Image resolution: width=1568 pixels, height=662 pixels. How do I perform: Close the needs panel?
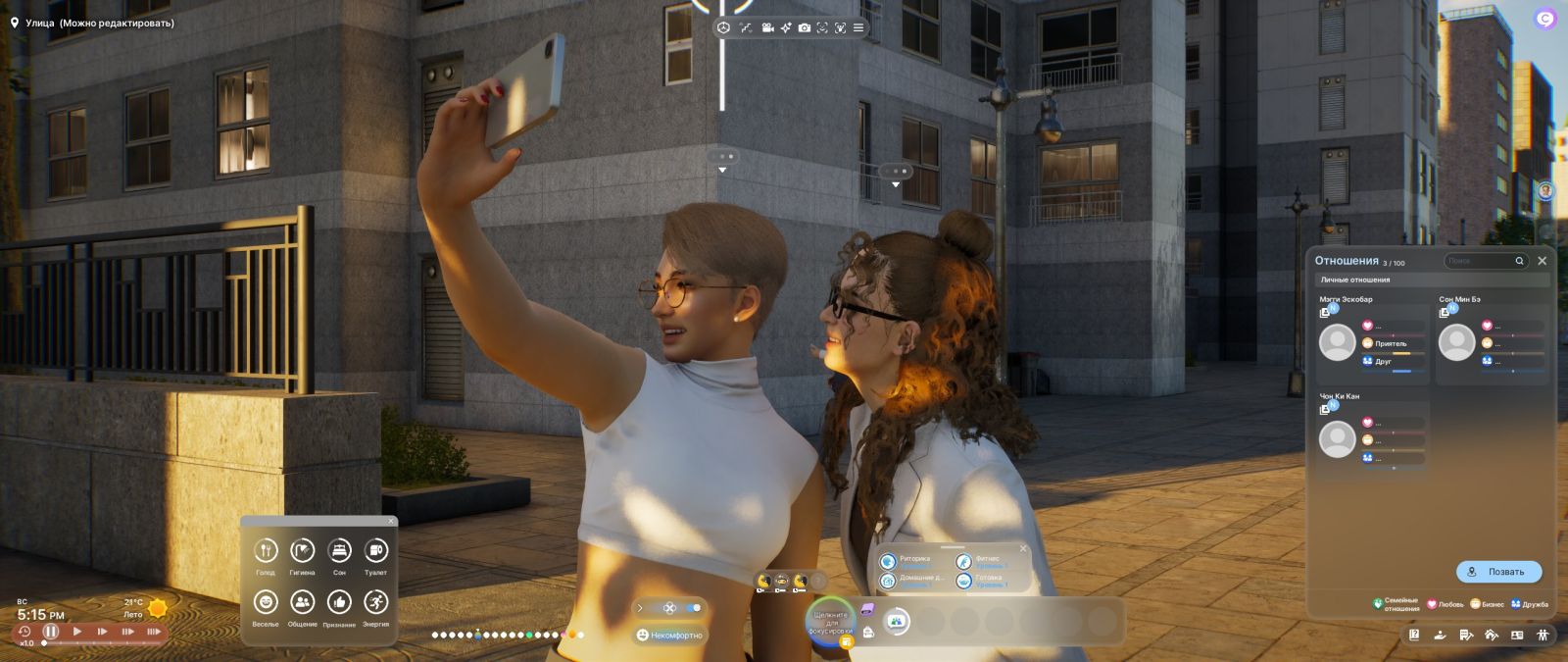(x=391, y=521)
